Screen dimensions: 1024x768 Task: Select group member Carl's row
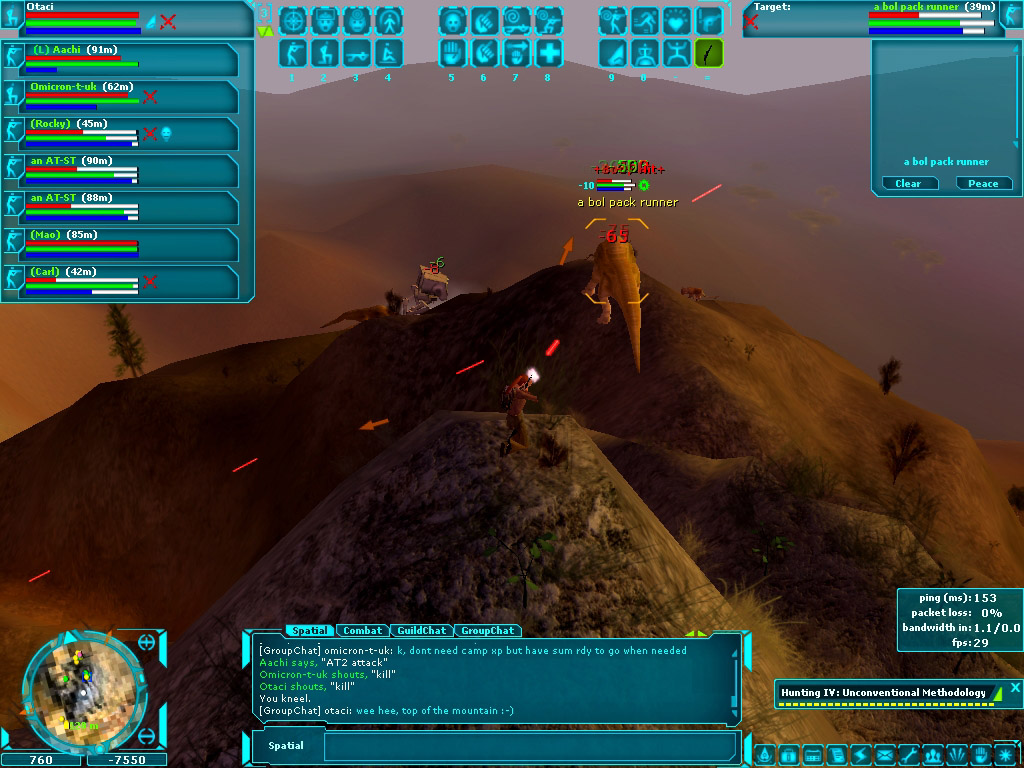(x=121, y=281)
